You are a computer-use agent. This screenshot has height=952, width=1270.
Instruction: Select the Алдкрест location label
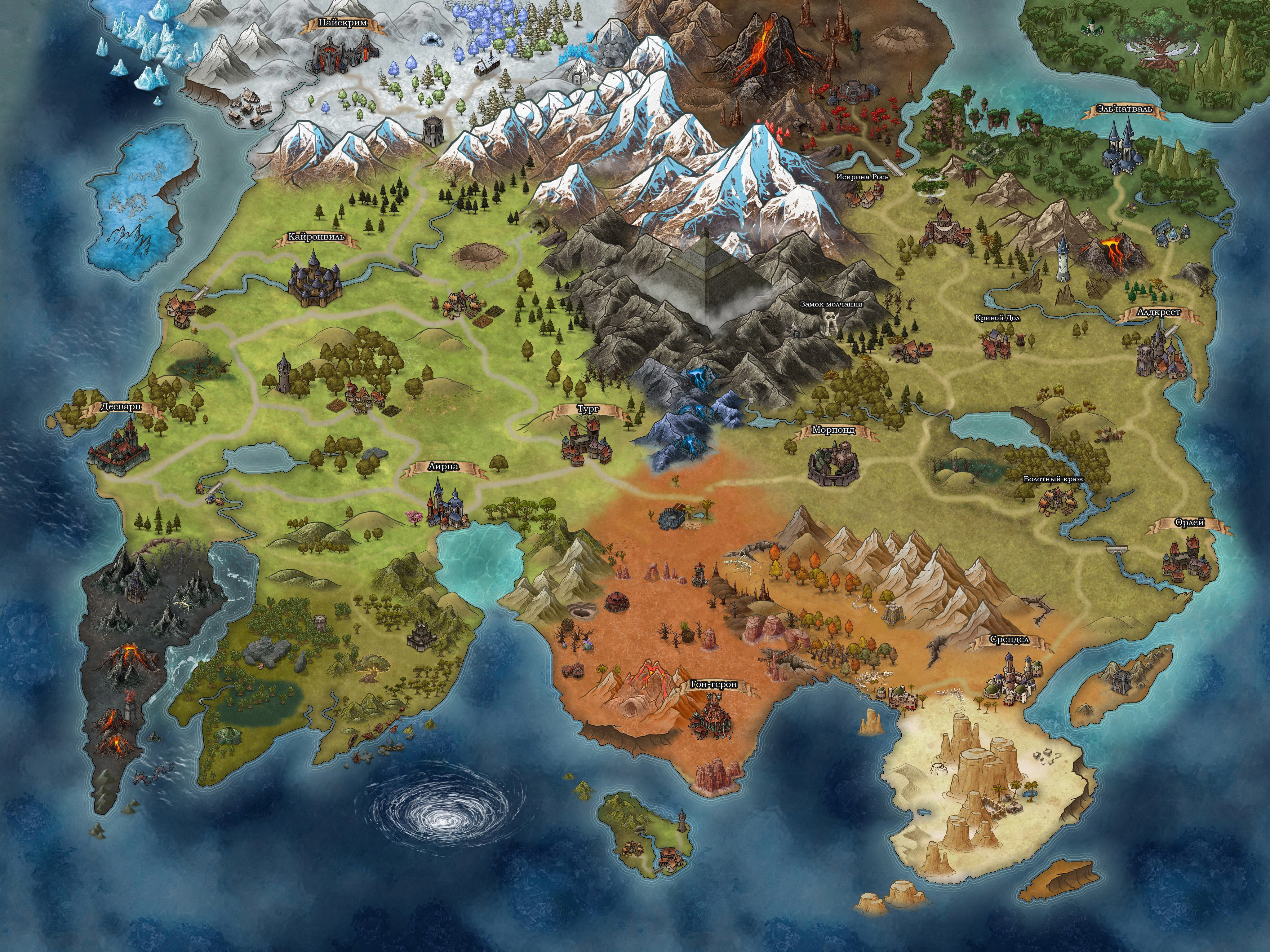click(1159, 312)
